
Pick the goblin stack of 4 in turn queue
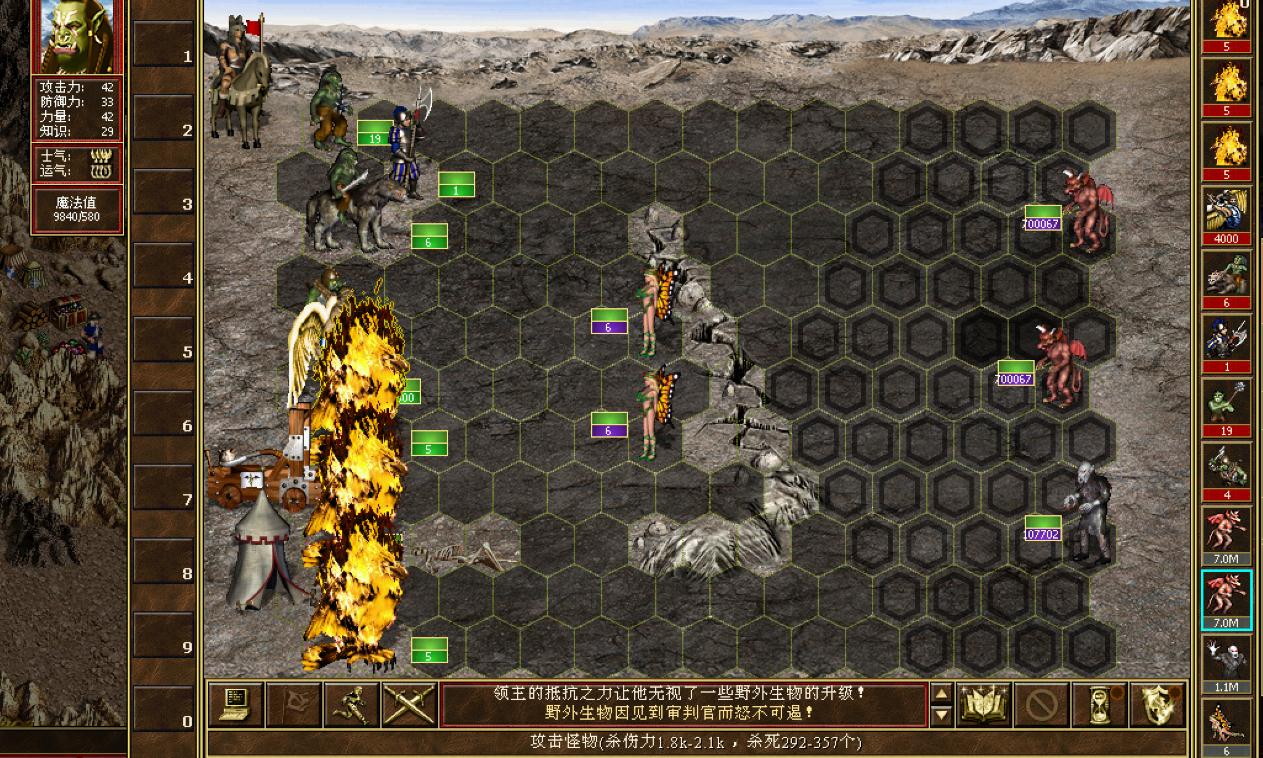[x=1226, y=469]
